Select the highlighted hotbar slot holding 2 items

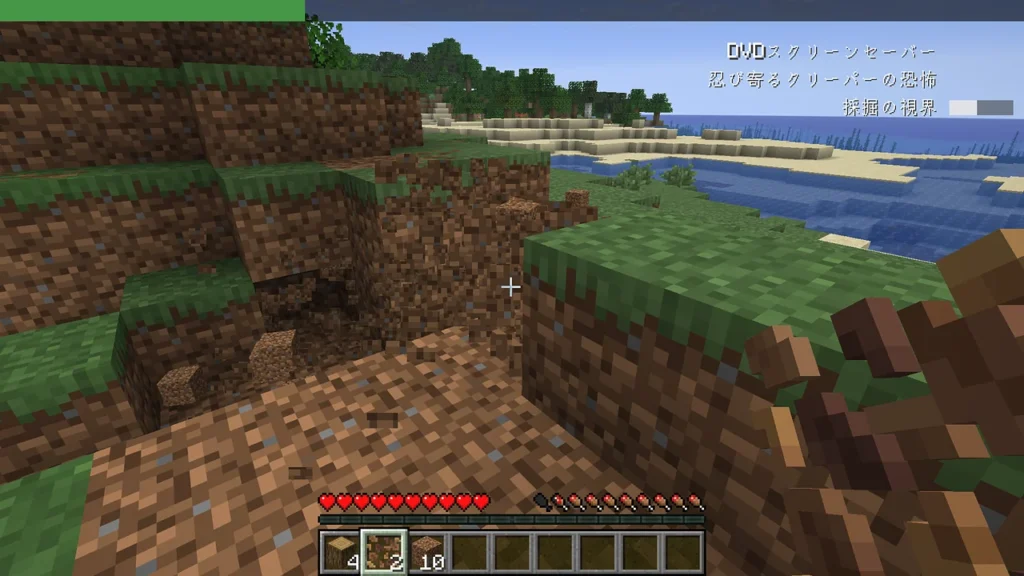383,551
